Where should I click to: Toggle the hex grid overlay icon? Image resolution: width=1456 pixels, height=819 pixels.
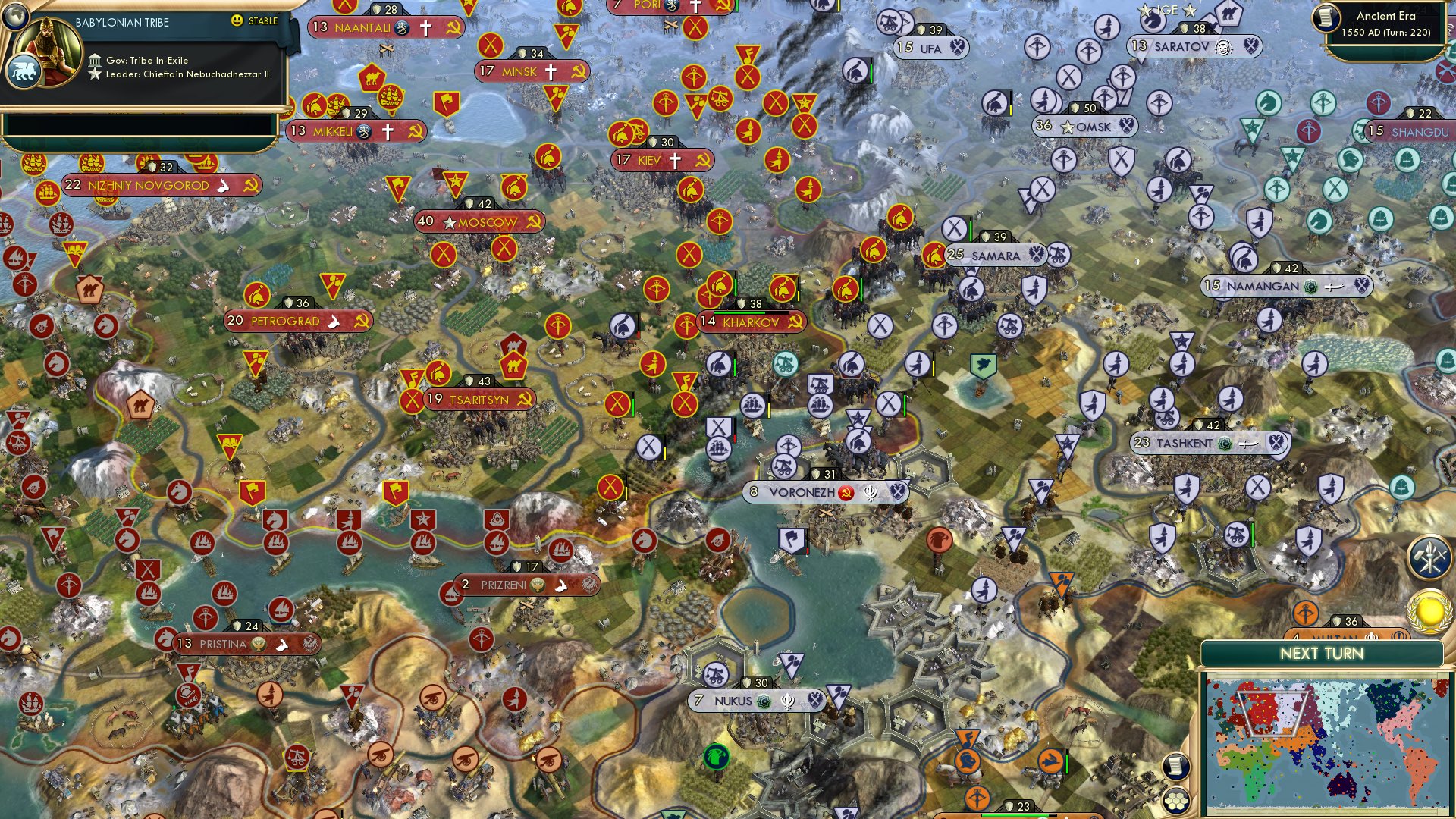pyautogui.click(x=1176, y=800)
